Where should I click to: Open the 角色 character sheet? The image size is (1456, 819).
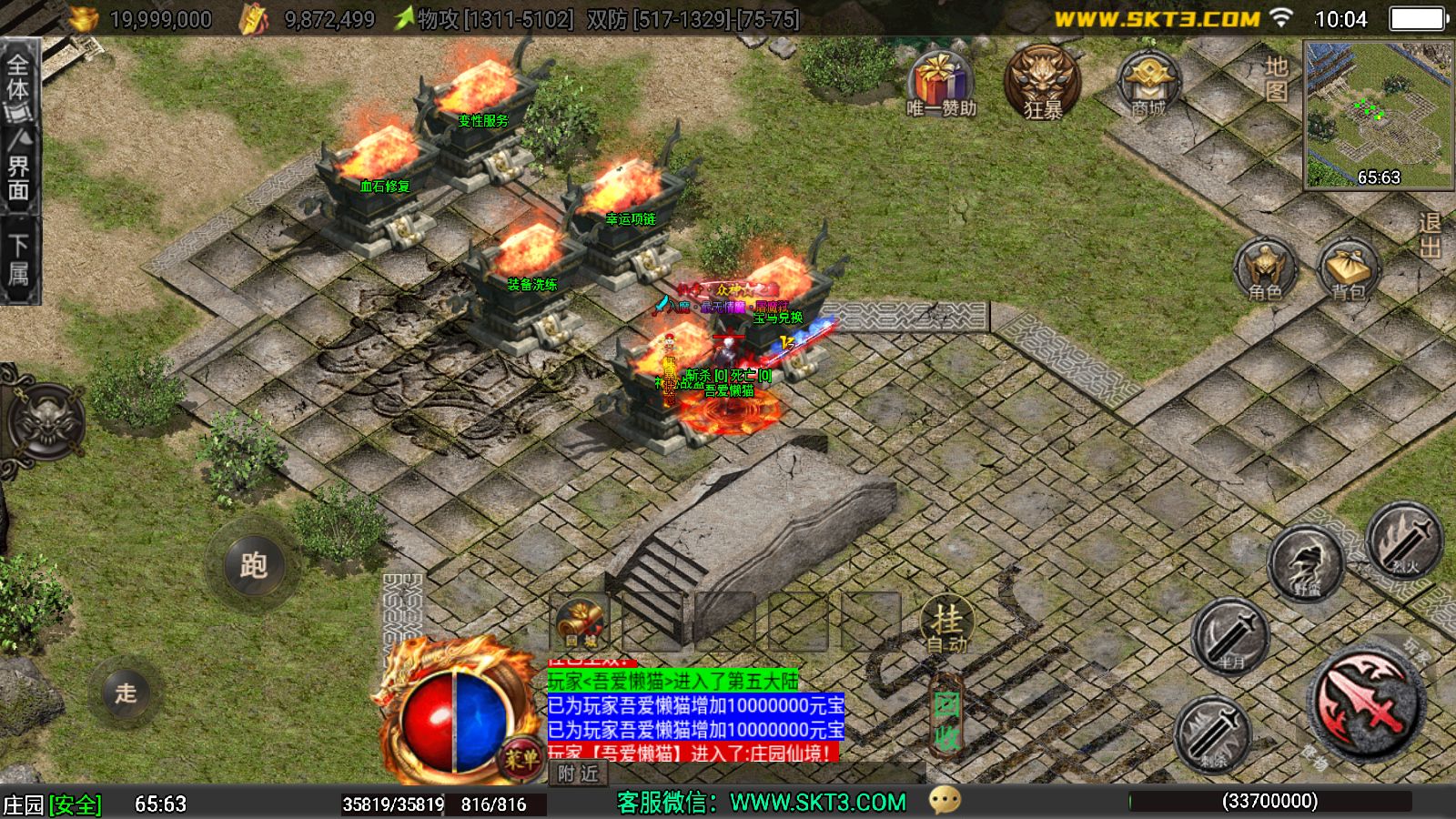click(1265, 270)
